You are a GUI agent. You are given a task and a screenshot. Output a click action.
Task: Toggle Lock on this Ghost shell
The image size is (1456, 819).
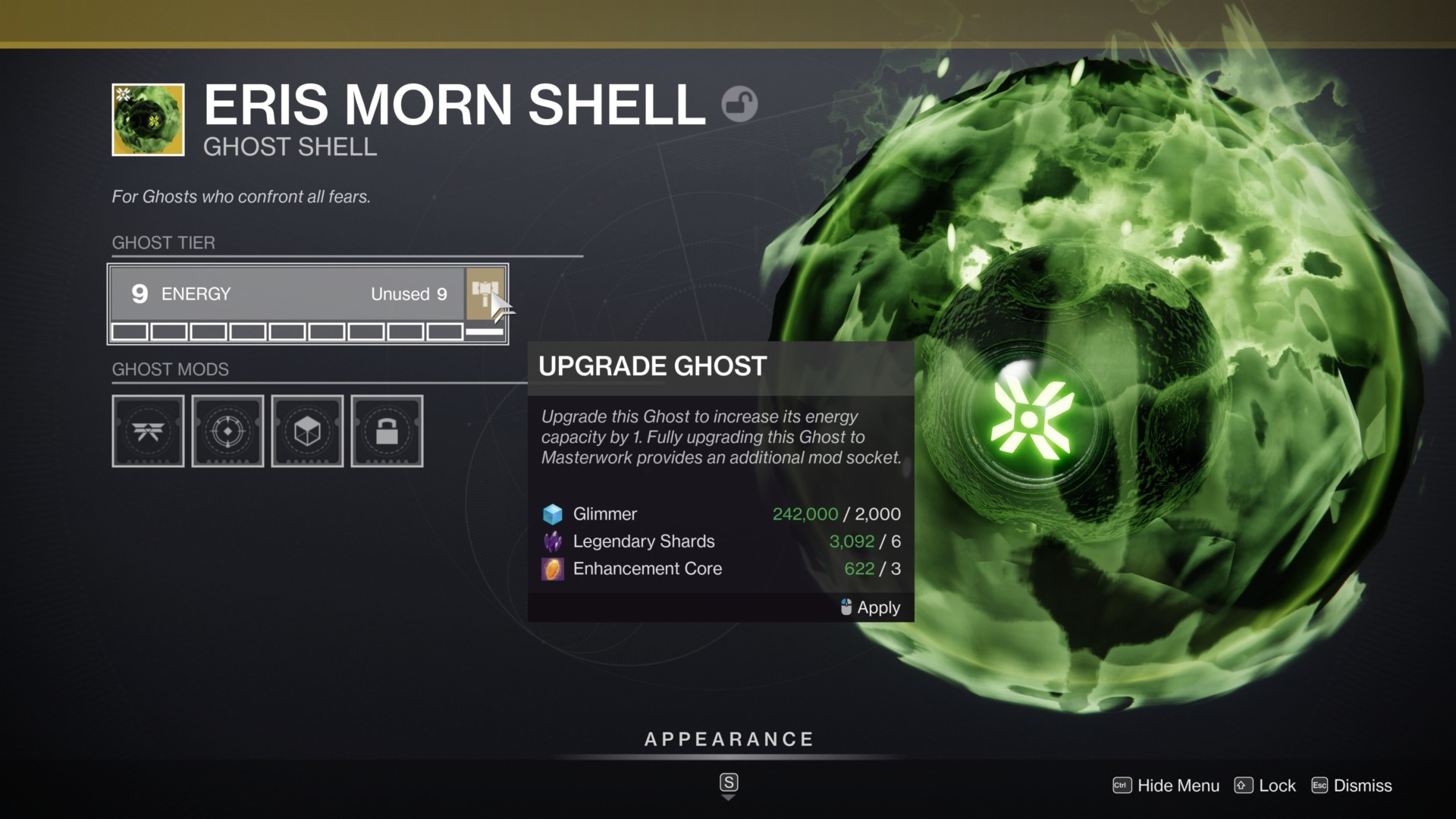click(1265, 786)
